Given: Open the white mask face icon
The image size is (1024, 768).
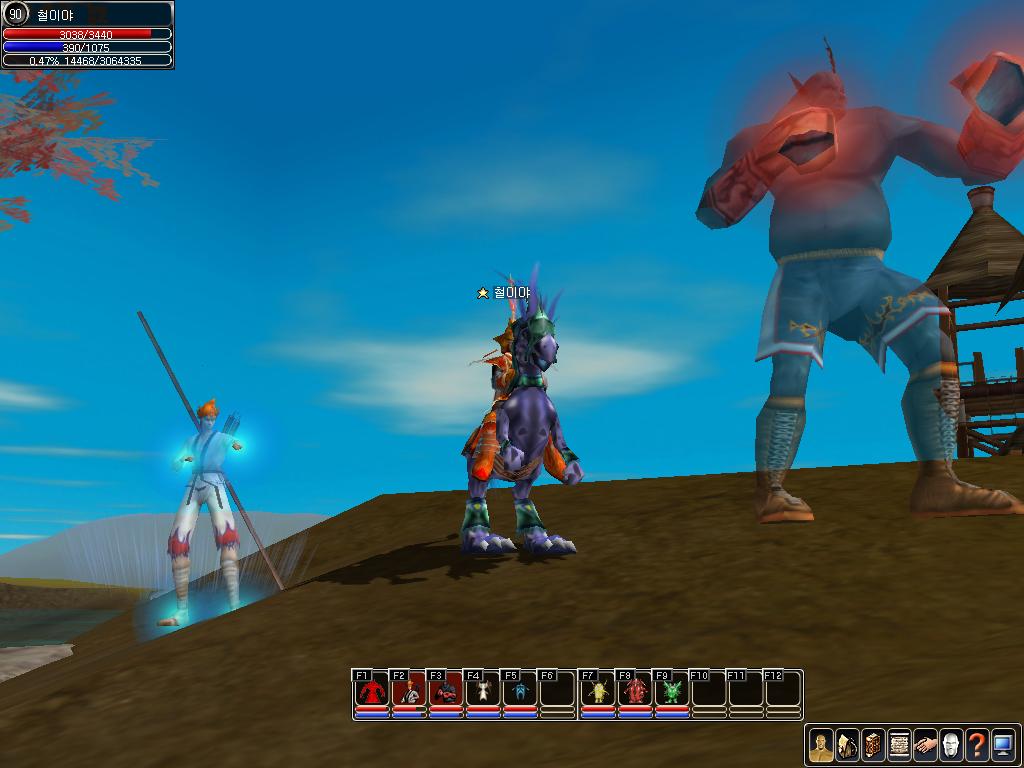Looking at the screenshot, I should point(951,745).
